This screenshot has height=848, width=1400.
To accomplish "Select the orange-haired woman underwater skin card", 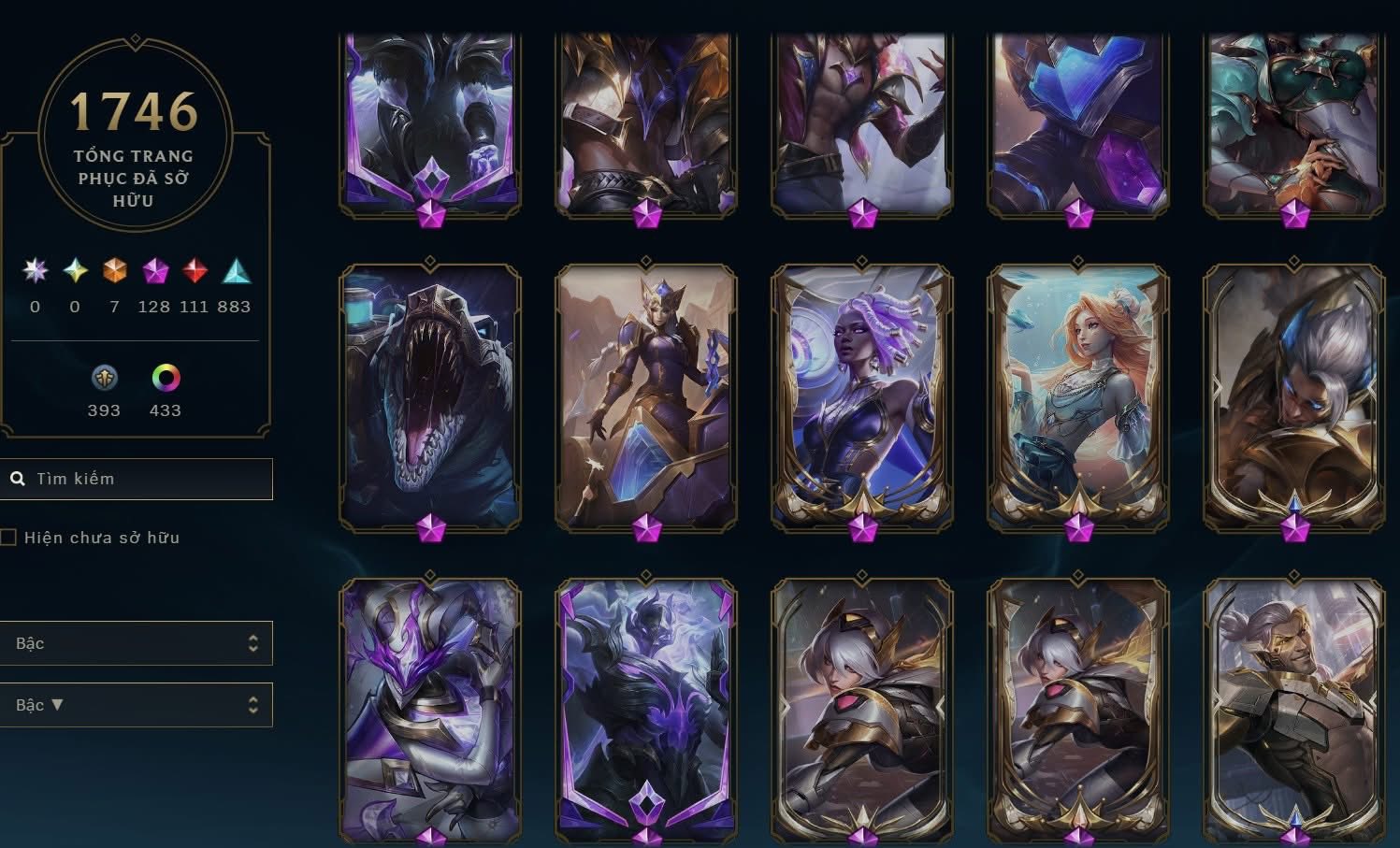I will pyautogui.click(x=1077, y=397).
